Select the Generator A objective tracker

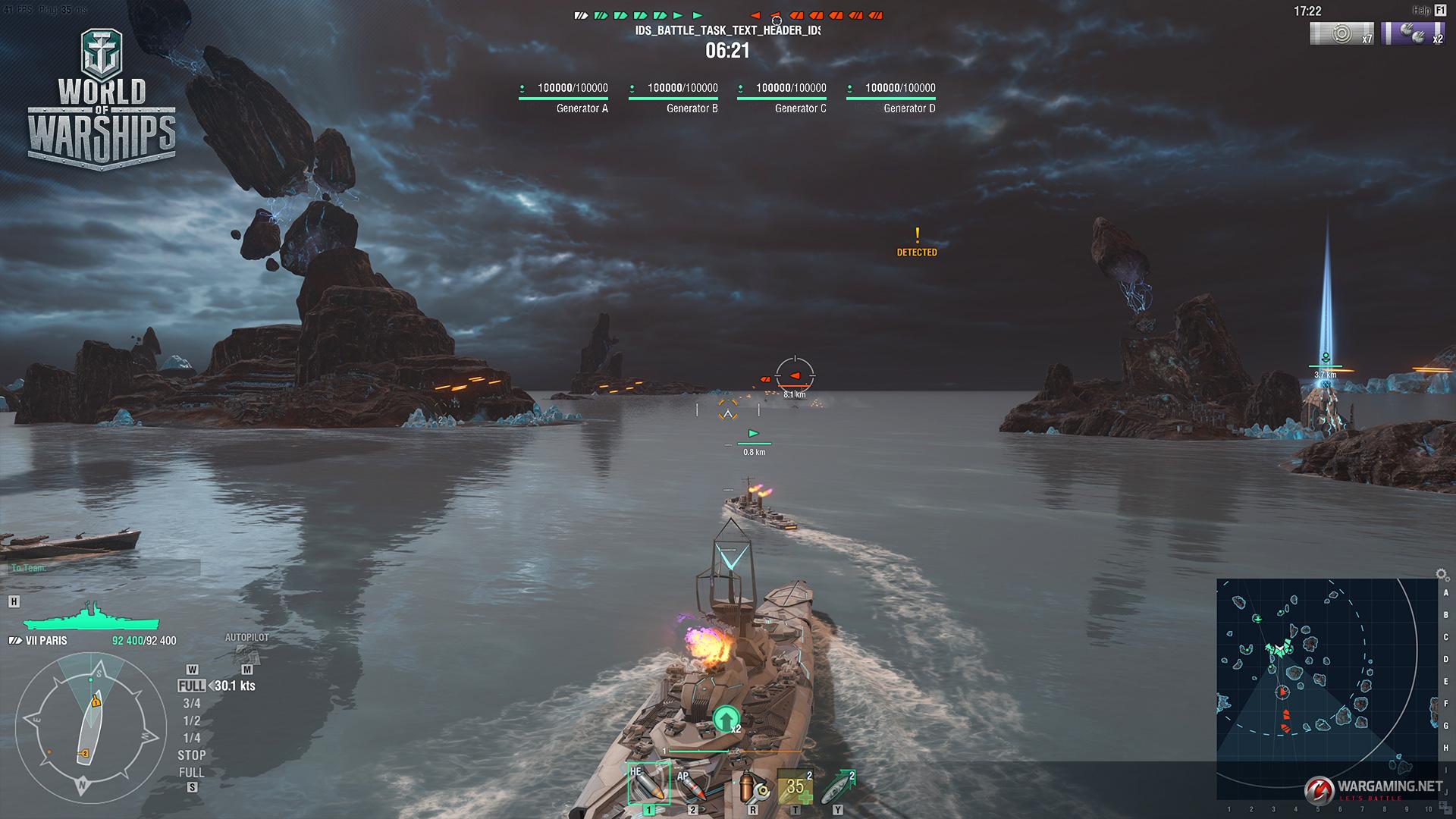click(563, 98)
